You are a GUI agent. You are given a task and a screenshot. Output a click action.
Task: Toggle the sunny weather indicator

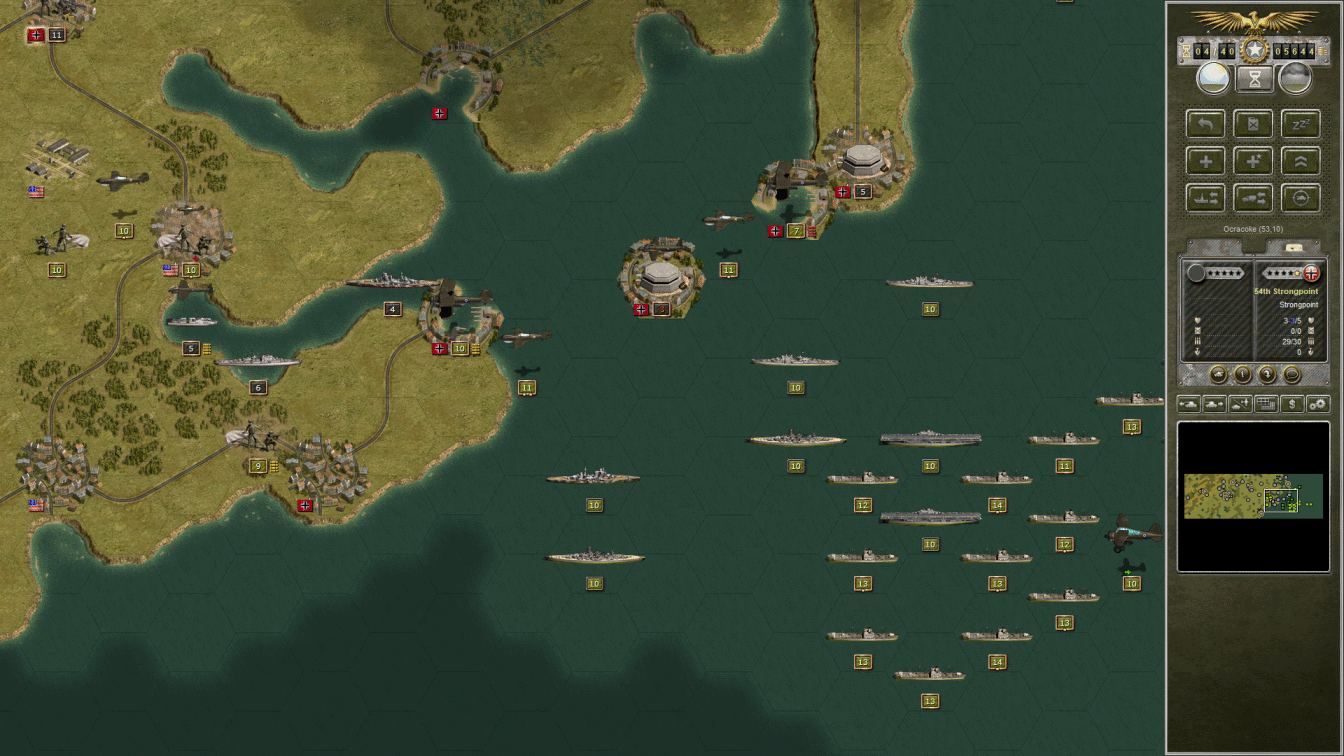coord(1213,78)
